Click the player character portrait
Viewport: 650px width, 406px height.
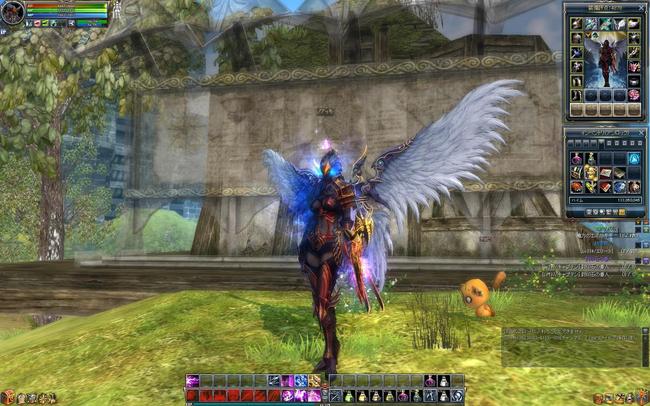pos(13,13)
